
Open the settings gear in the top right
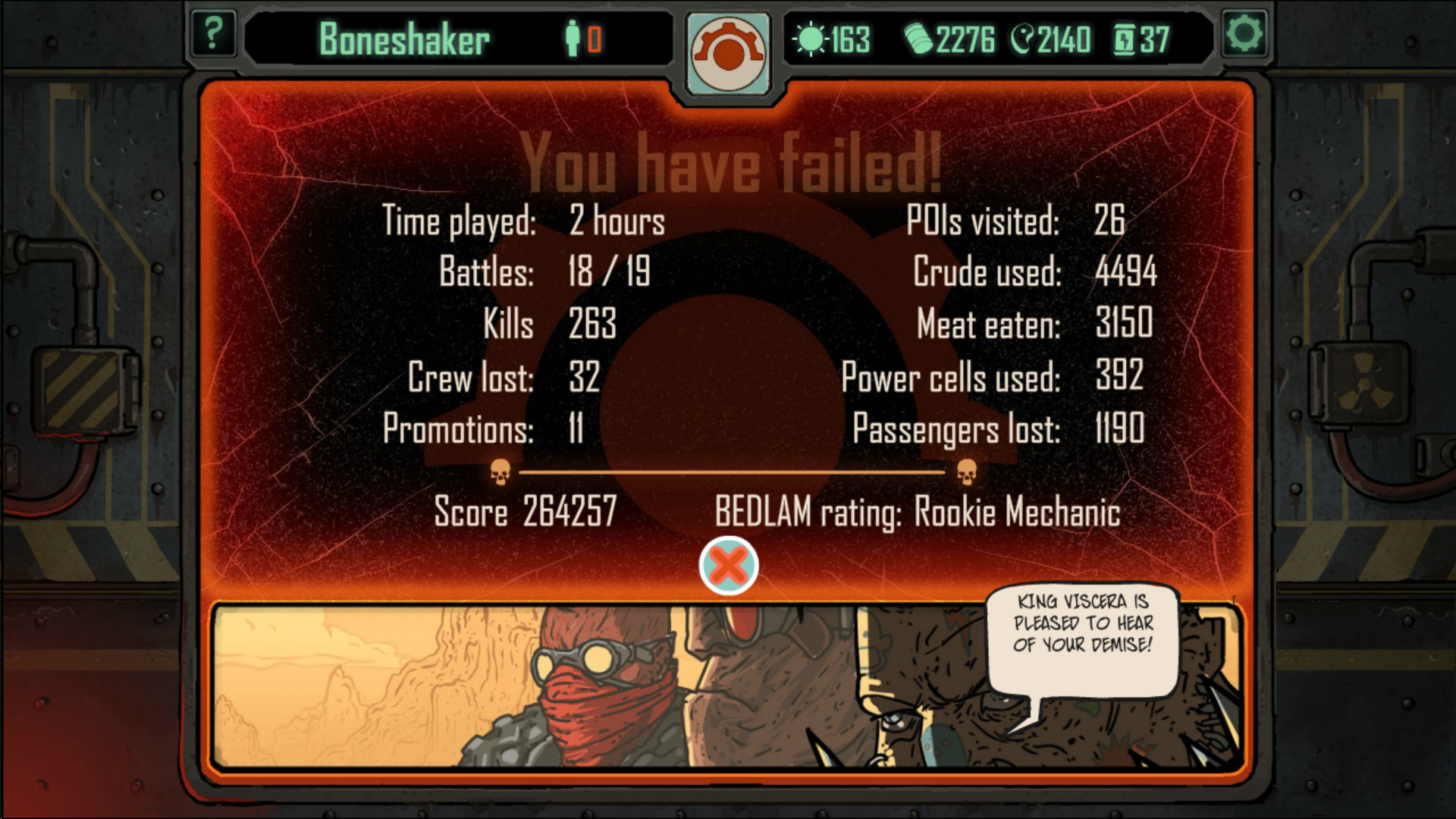coord(1244,33)
